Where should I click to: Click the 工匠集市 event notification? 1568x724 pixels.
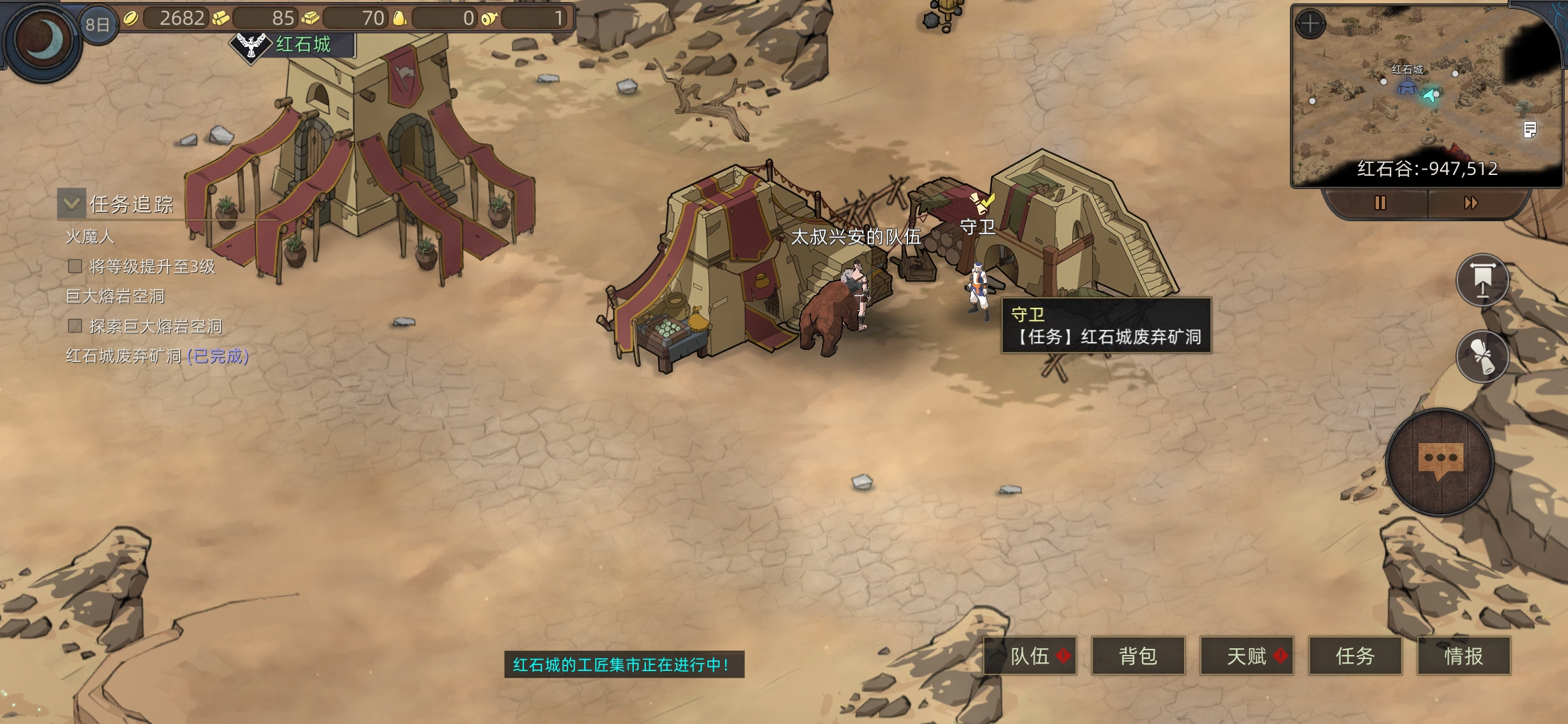click(623, 664)
